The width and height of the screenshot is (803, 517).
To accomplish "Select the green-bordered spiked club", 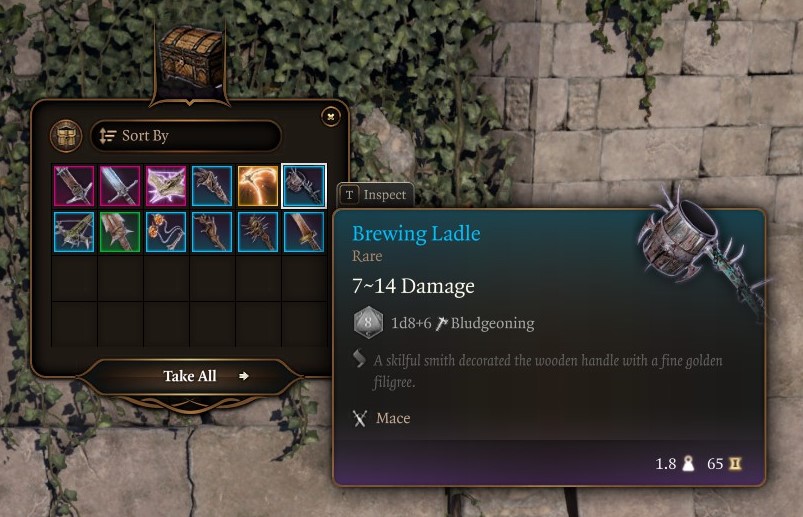I will 120,232.
